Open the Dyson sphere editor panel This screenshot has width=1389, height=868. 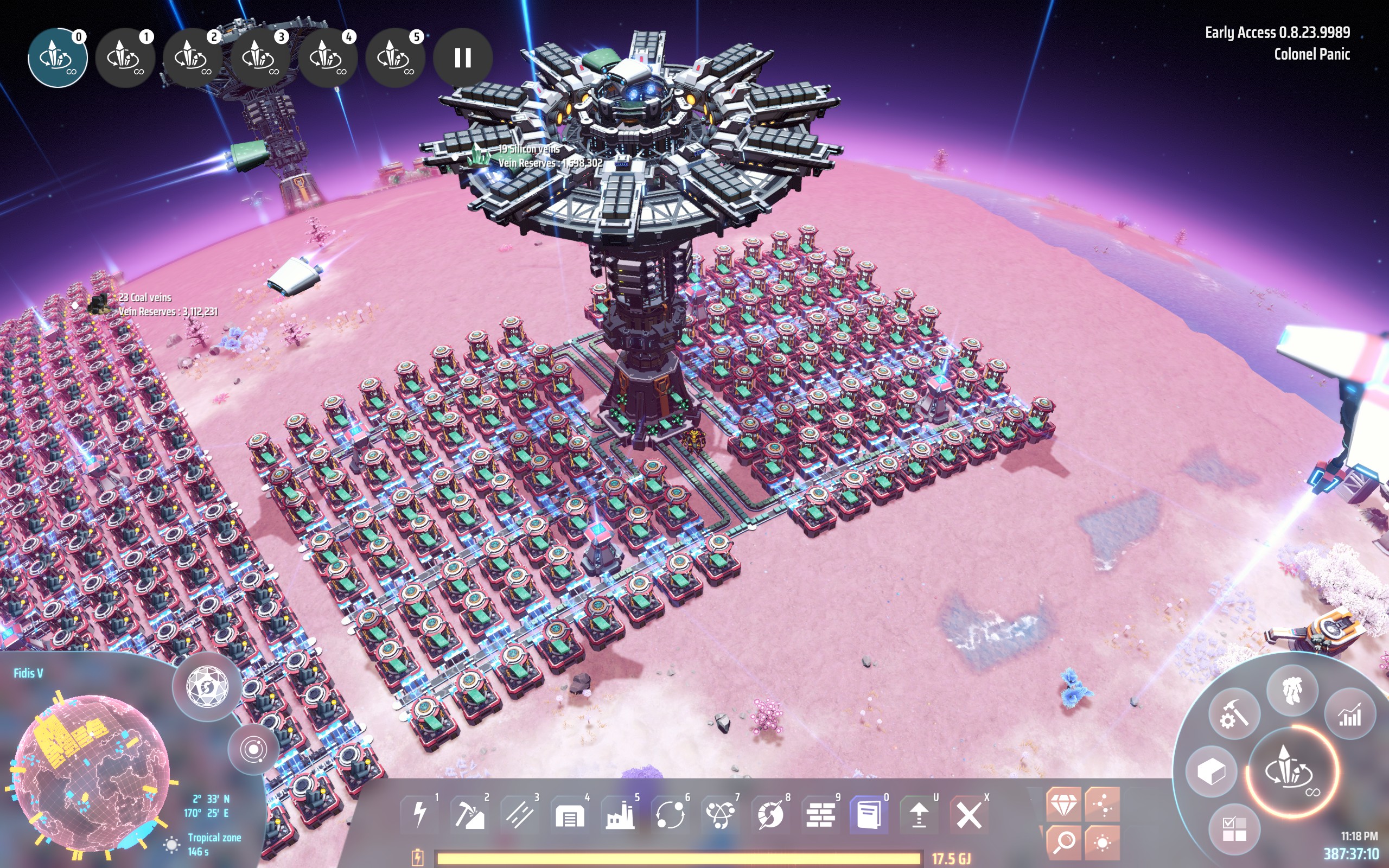pos(207,687)
